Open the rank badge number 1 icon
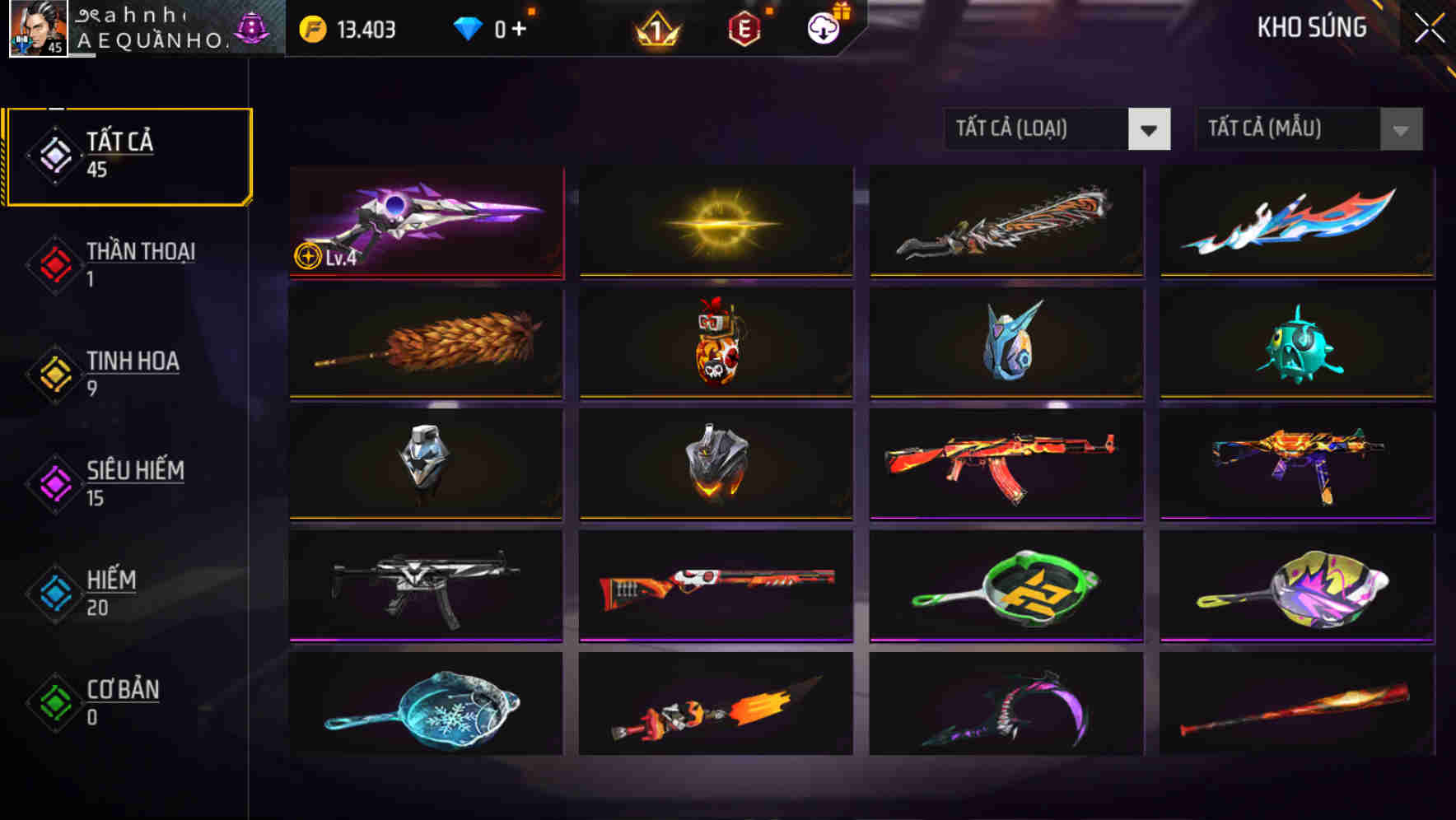 pos(658,30)
